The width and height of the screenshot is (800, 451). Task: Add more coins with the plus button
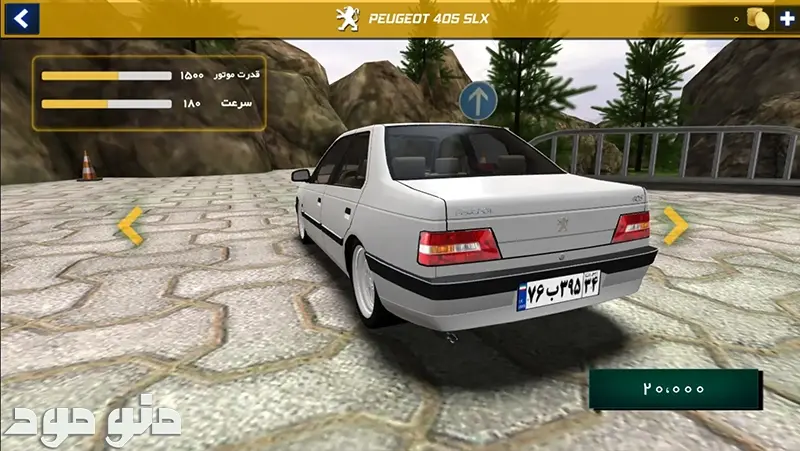point(787,19)
